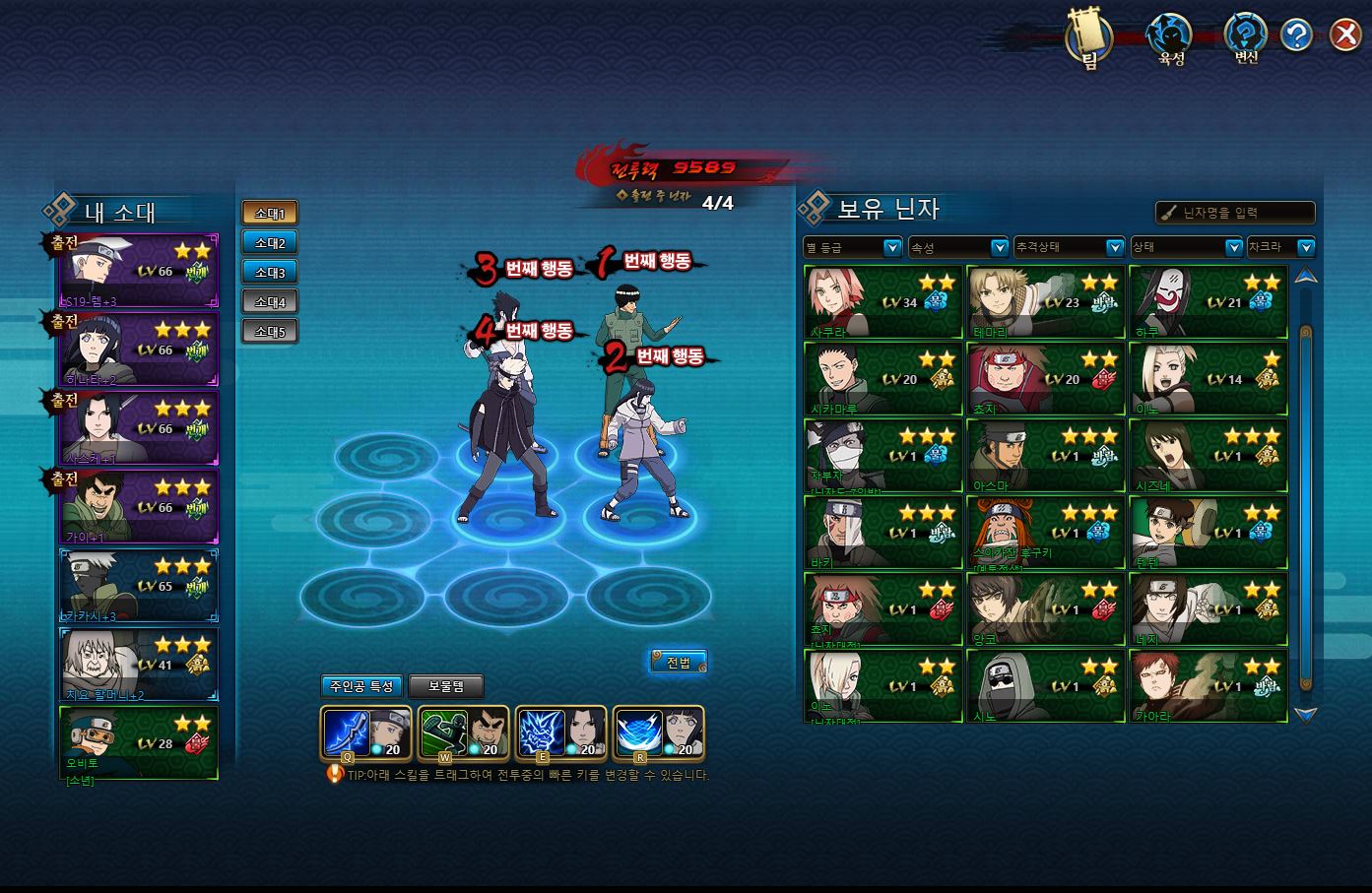The width and height of the screenshot is (1372, 893).
Task: Show the 보물템 treasure items tab
Action: point(446,686)
